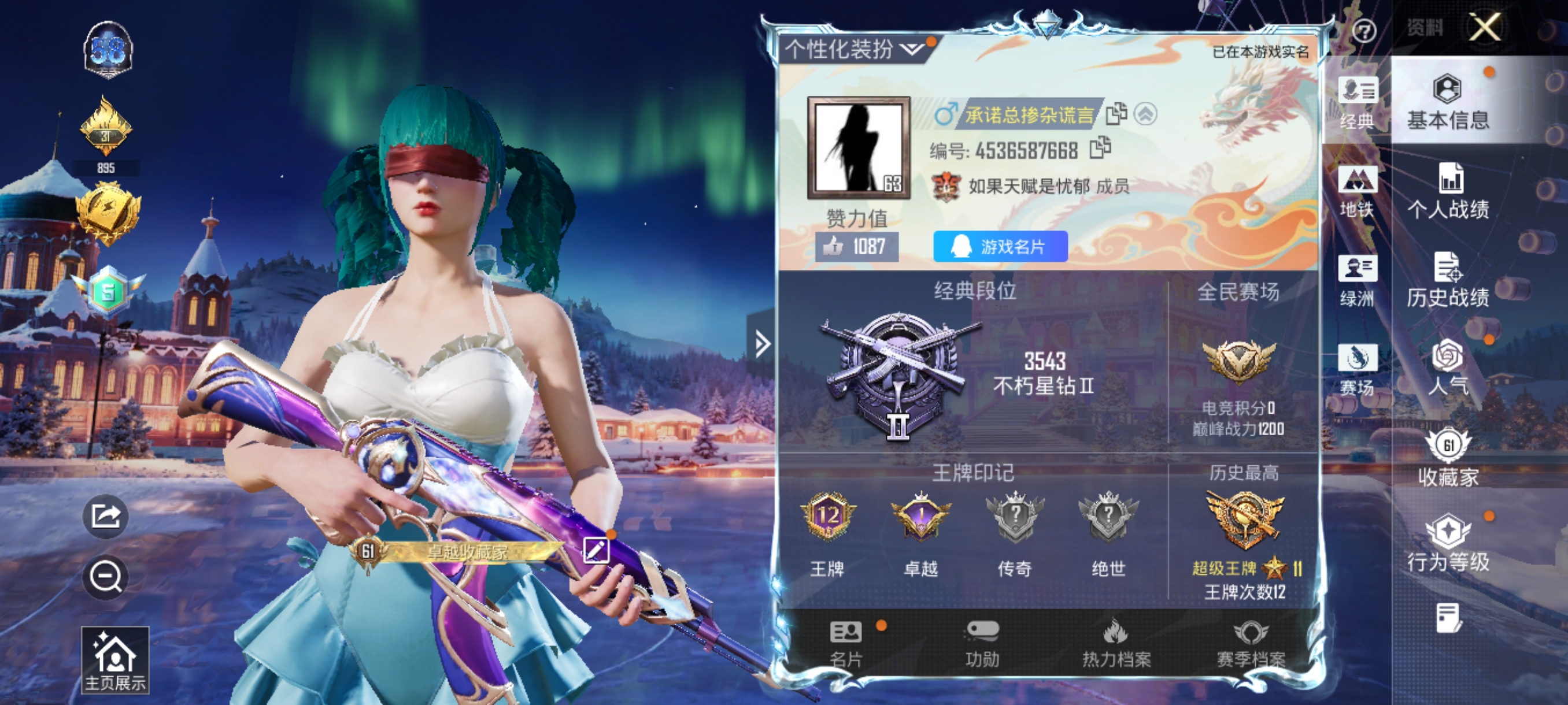Select the 绿洲 oasis mode tab
This screenshot has height=705, width=1568.
pyautogui.click(x=1358, y=281)
